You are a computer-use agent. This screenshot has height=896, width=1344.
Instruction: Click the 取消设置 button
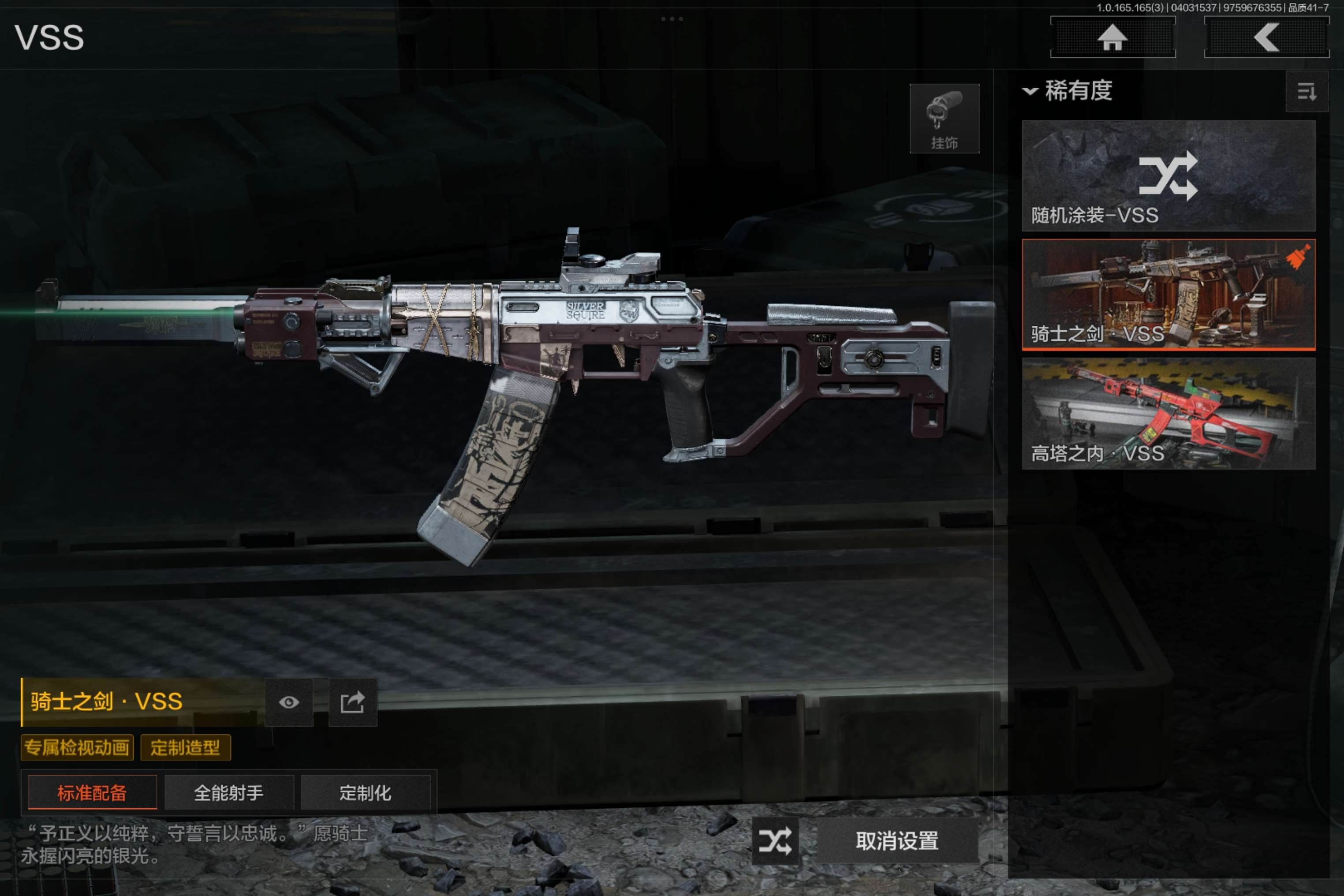pyautogui.click(x=896, y=840)
